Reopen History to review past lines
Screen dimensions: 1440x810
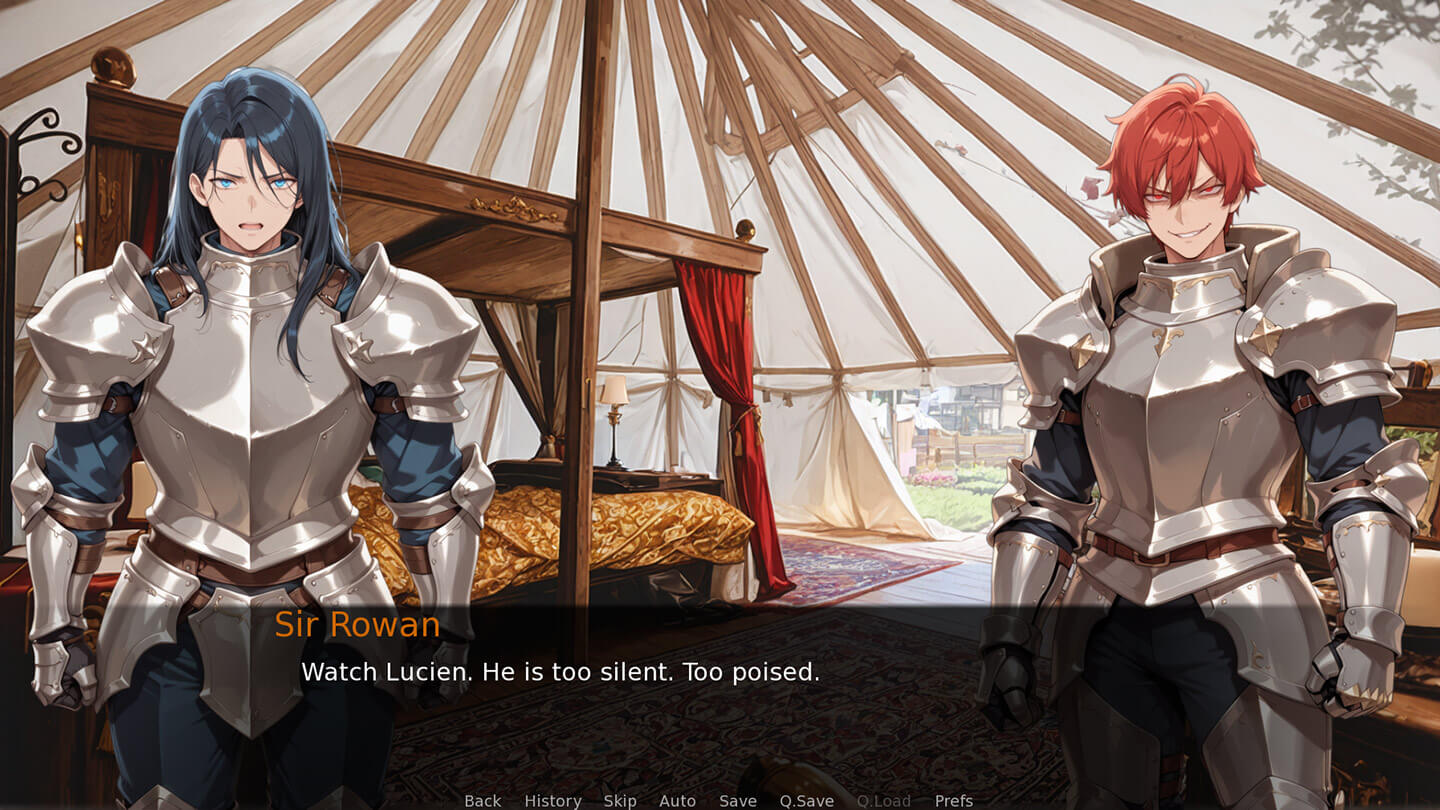click(x=552, y=801)
